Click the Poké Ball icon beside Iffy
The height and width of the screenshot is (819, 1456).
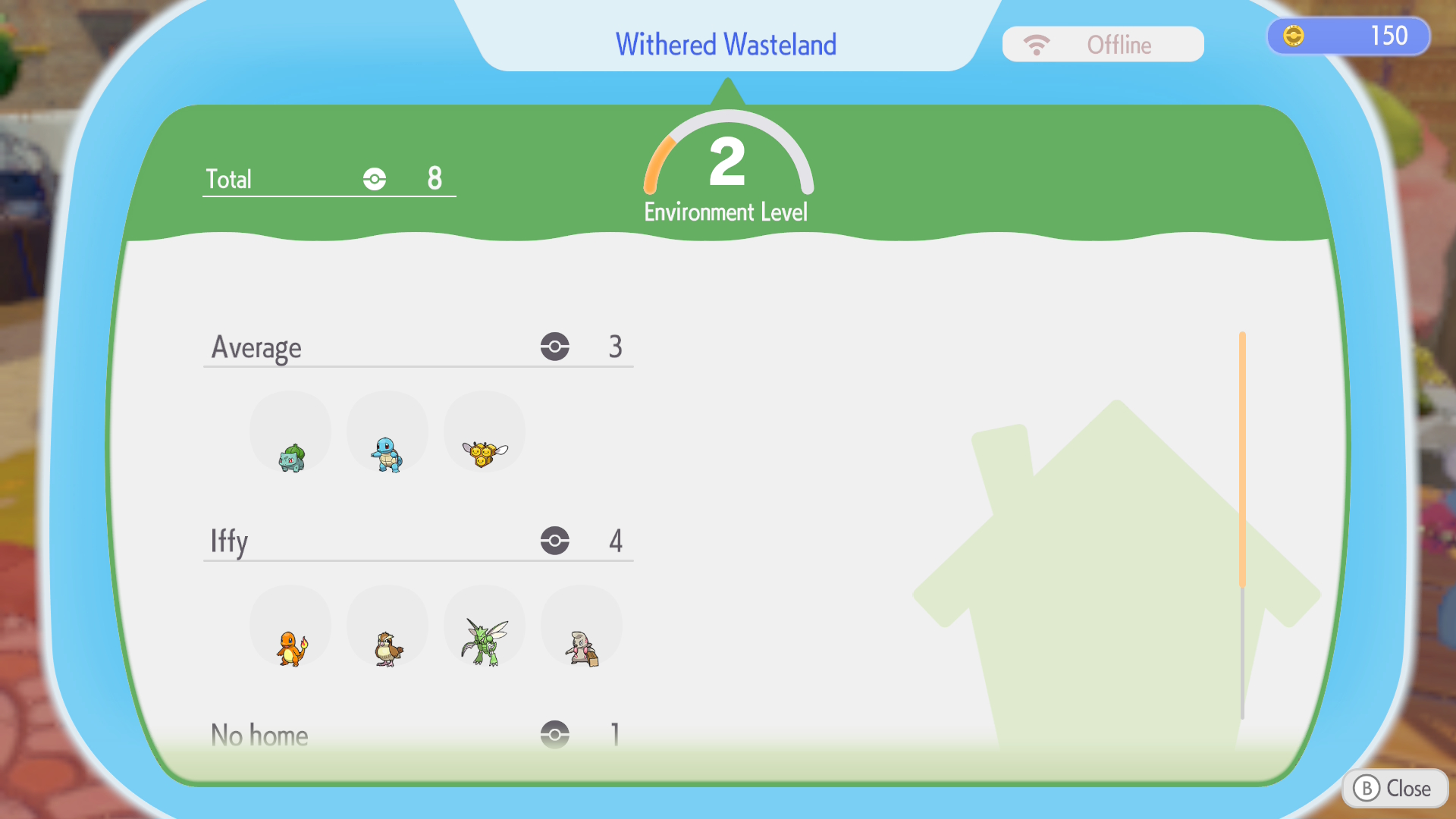tap(556, 541)
